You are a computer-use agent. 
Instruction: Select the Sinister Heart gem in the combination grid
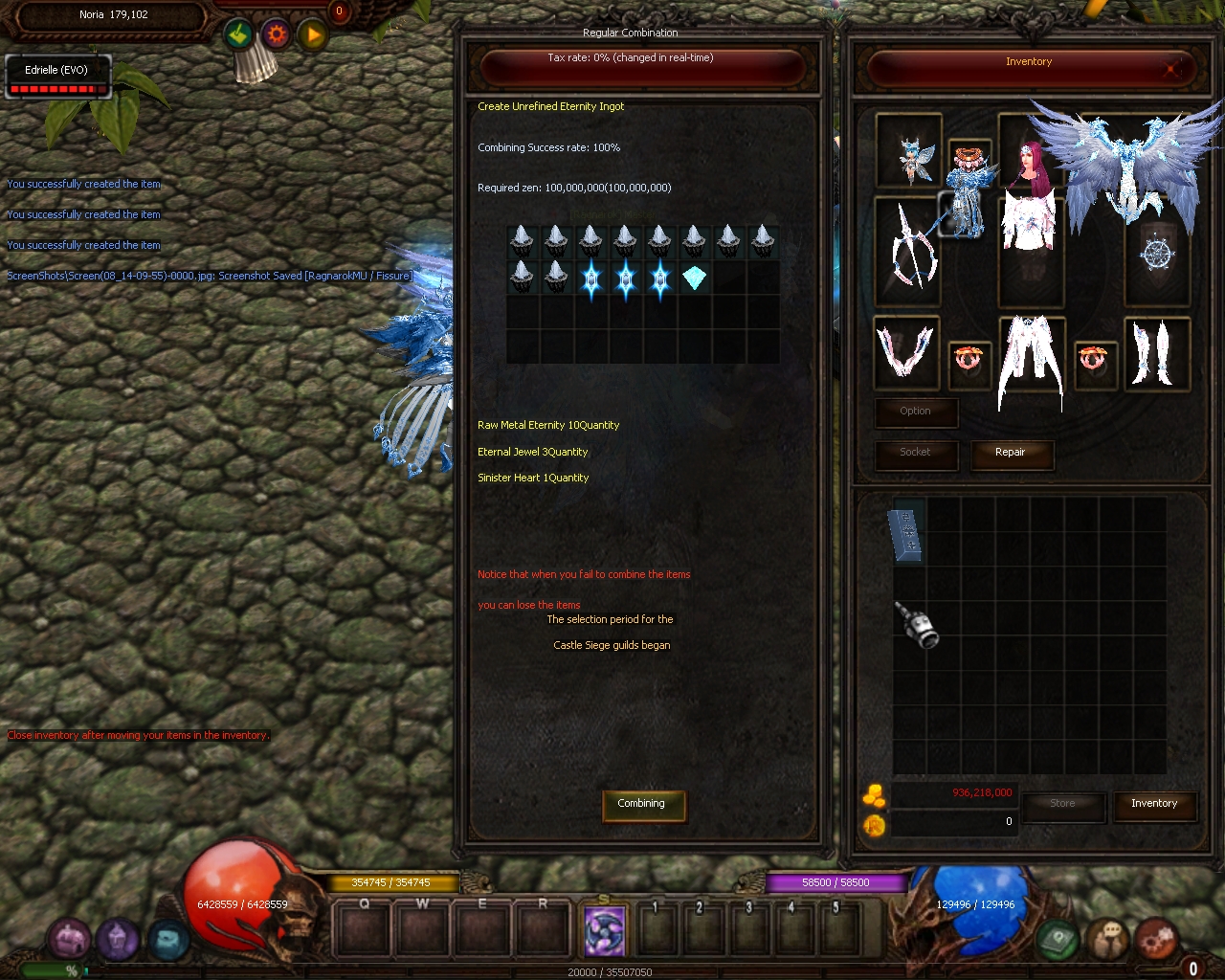click(694, 278)
